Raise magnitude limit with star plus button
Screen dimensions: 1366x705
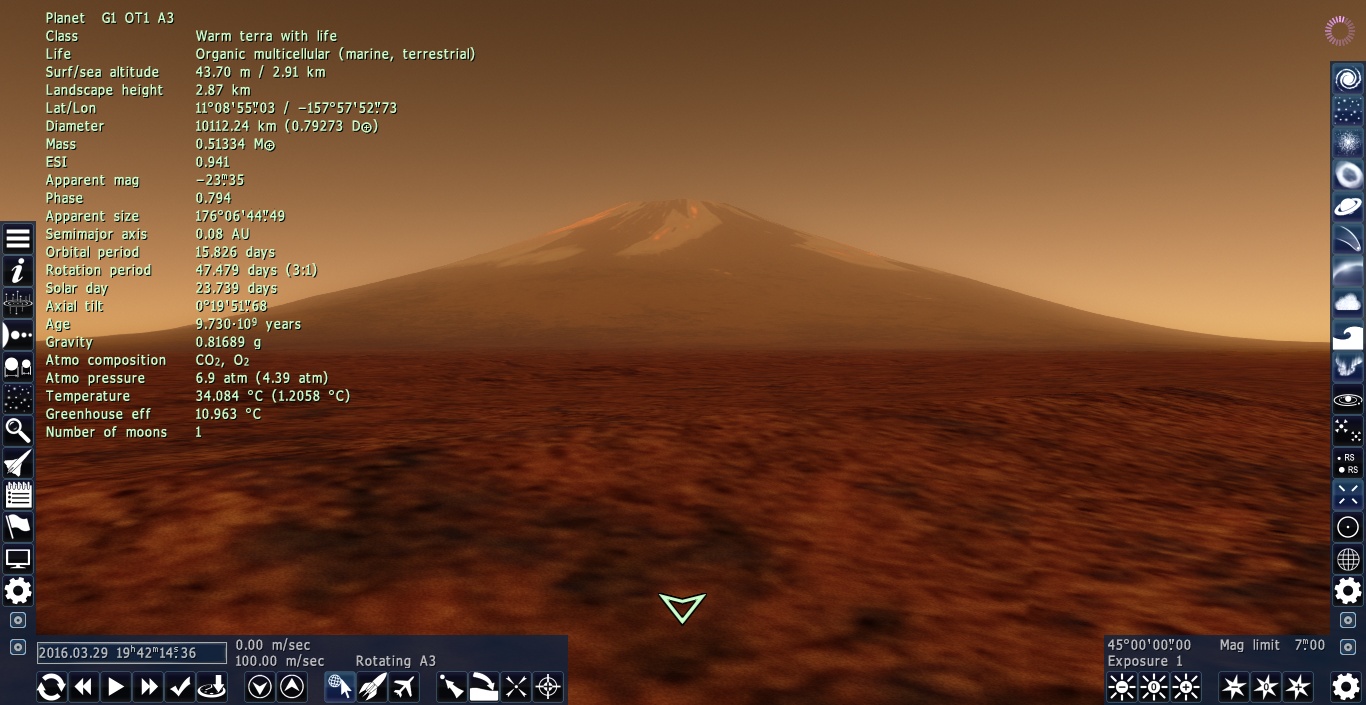pos(1298,687)
